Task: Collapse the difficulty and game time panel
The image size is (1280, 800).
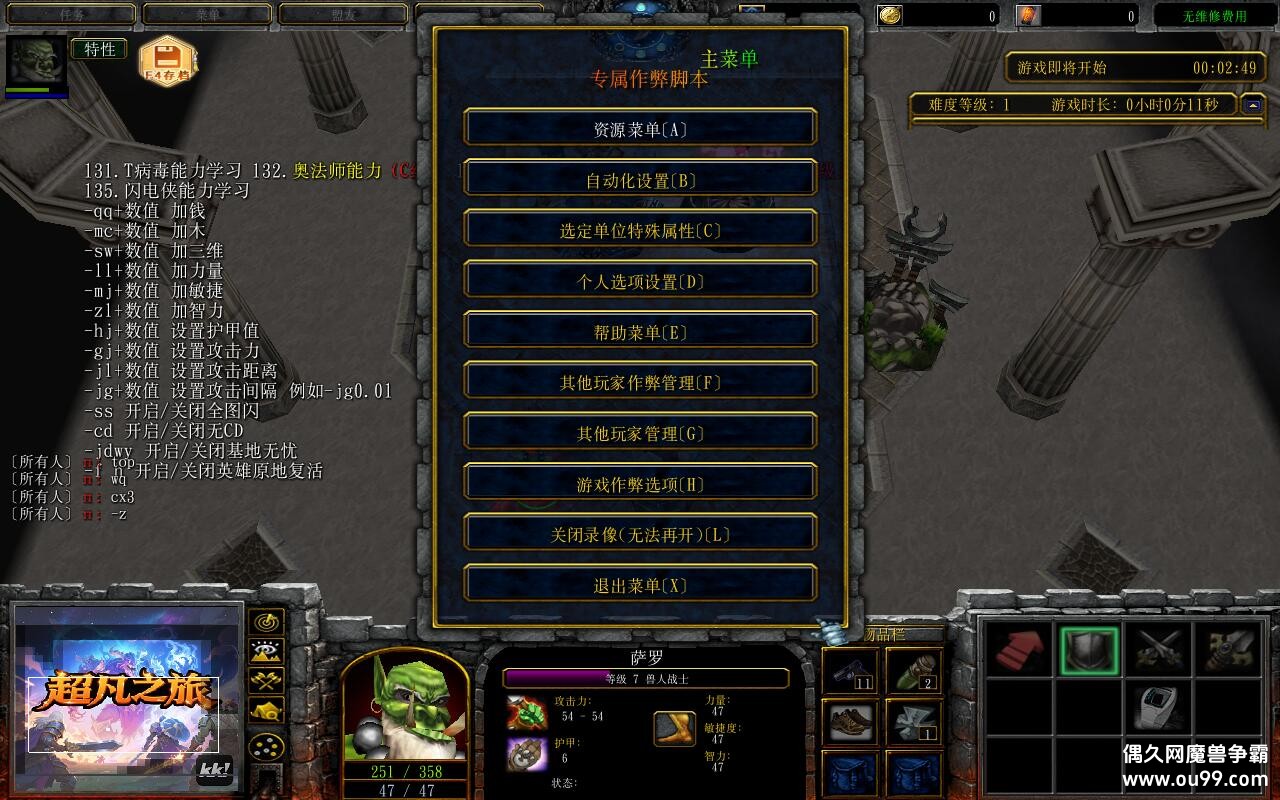Action: click(x=1251, y=104)
